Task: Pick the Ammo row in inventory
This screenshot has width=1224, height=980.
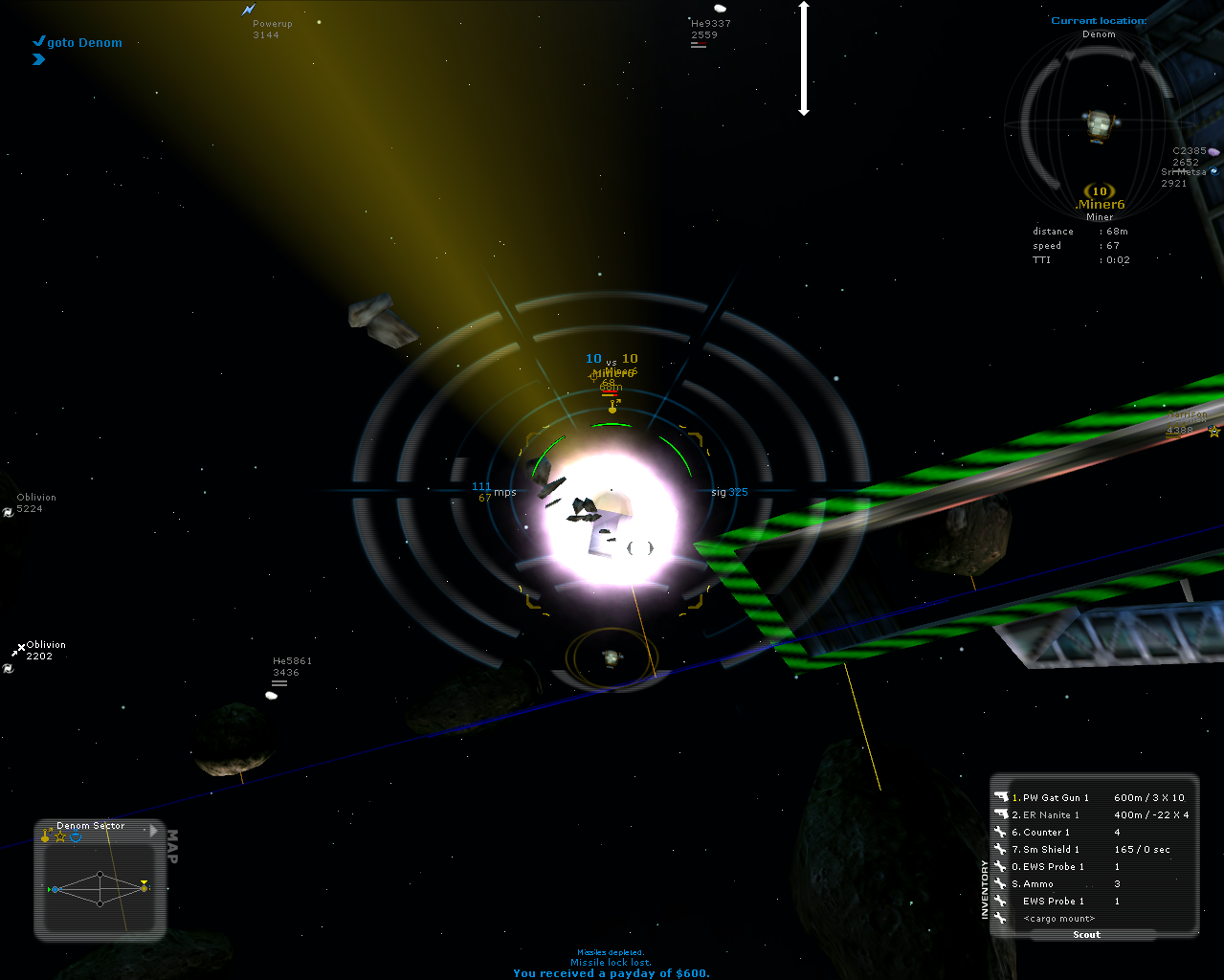Action: tap(1037, 883)
